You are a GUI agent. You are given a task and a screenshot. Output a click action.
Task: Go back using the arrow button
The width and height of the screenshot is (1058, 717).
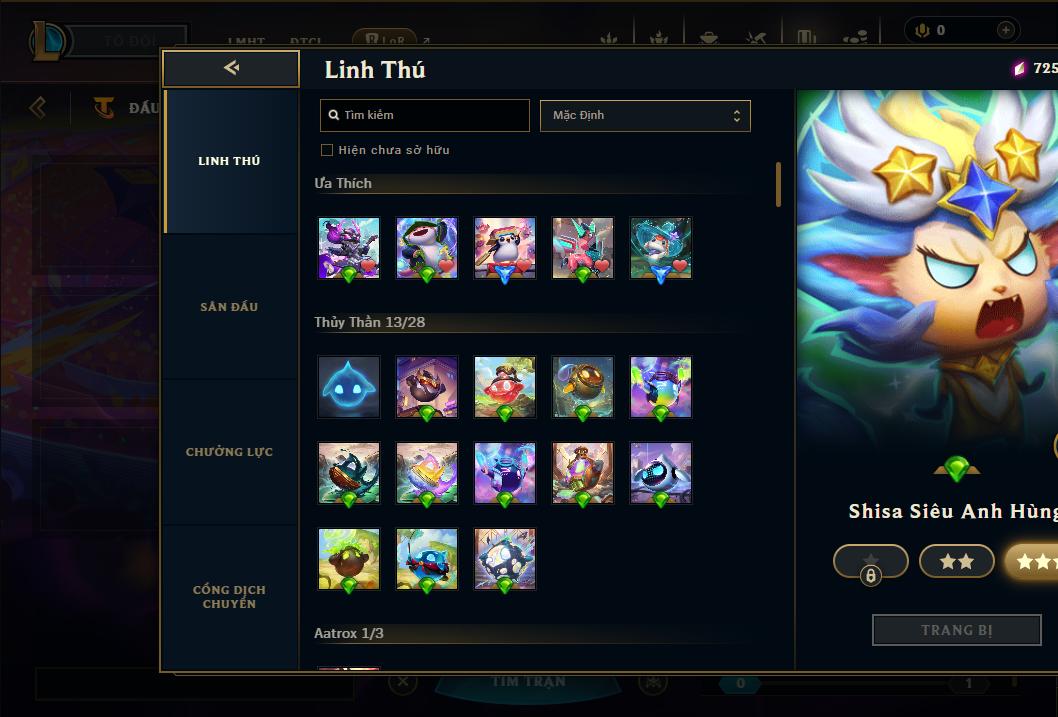[x=231, y=68]
